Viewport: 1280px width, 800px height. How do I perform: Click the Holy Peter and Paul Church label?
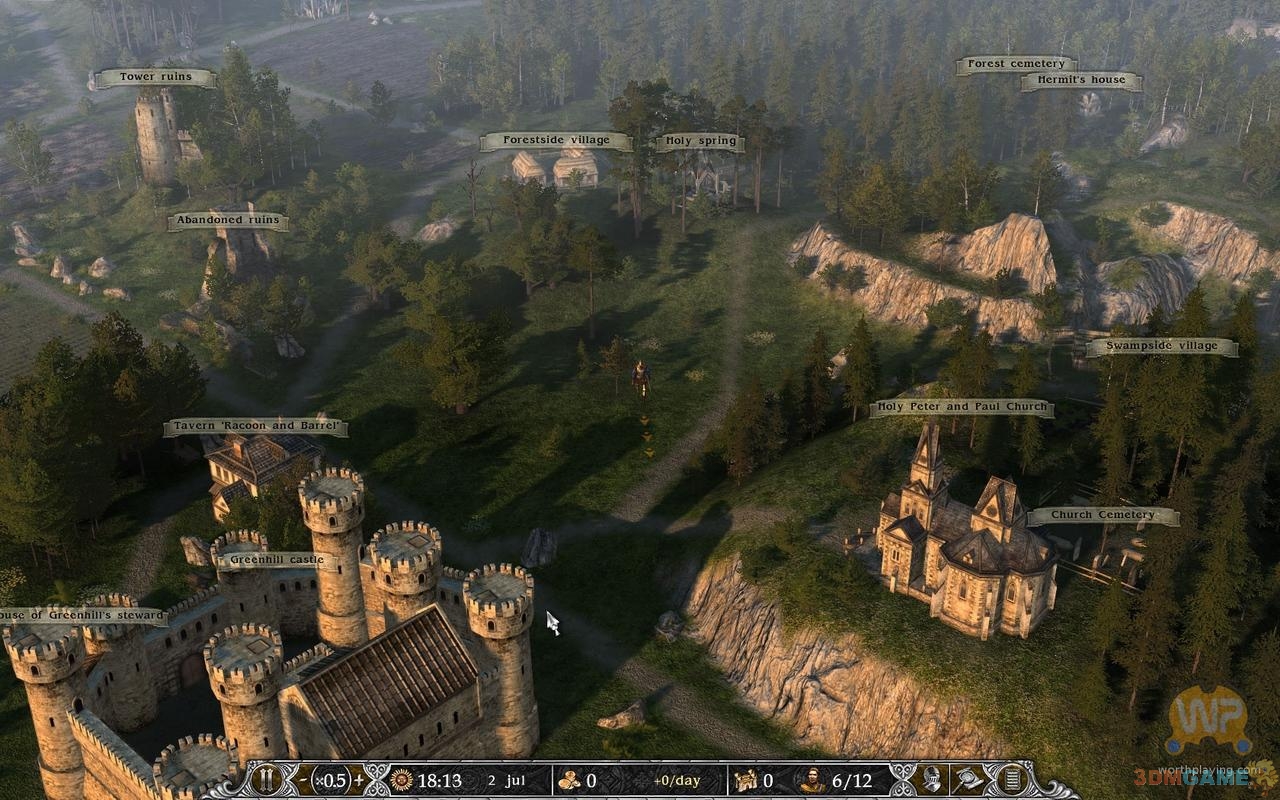[x=961, y=407]
